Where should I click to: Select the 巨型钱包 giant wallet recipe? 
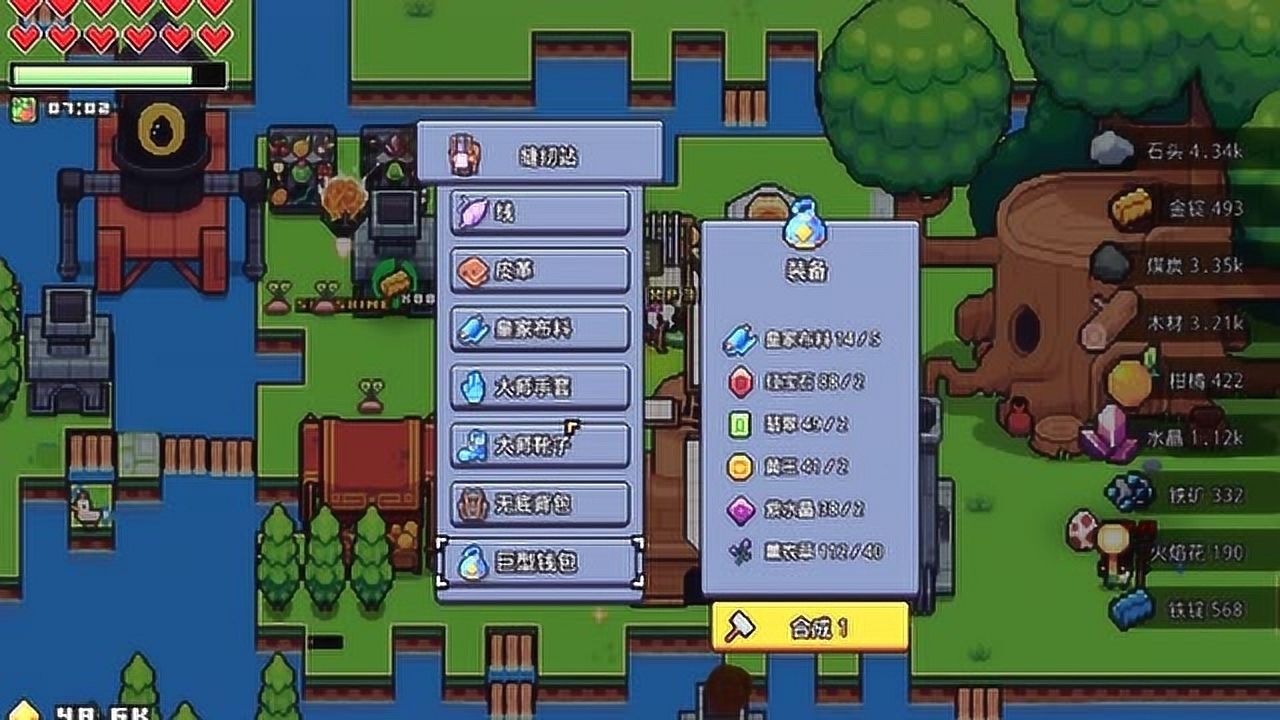[540, 563]
